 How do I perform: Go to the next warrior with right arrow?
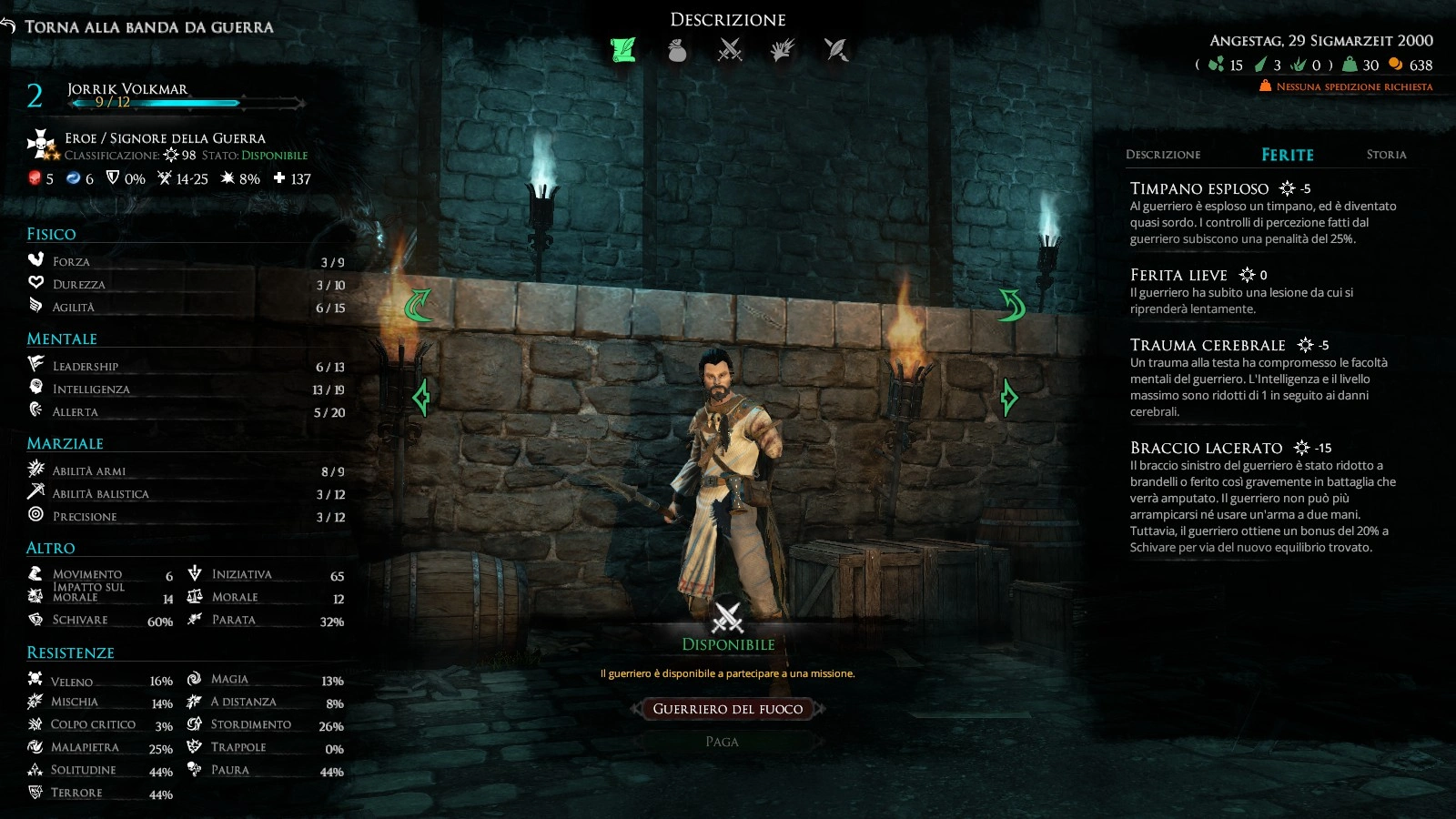[1008, 398]
